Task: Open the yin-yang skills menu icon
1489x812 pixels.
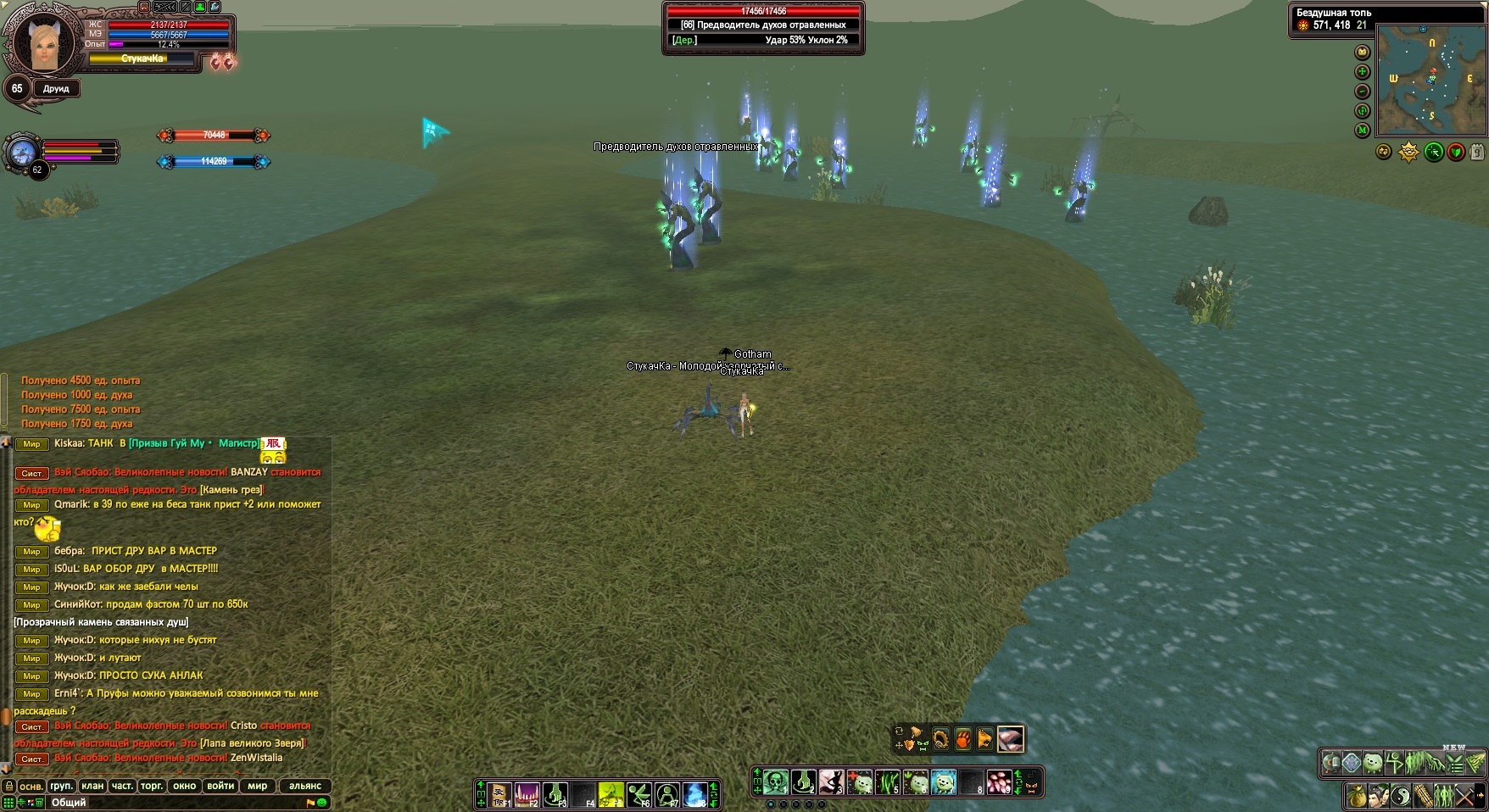Action: (1402, 796)
